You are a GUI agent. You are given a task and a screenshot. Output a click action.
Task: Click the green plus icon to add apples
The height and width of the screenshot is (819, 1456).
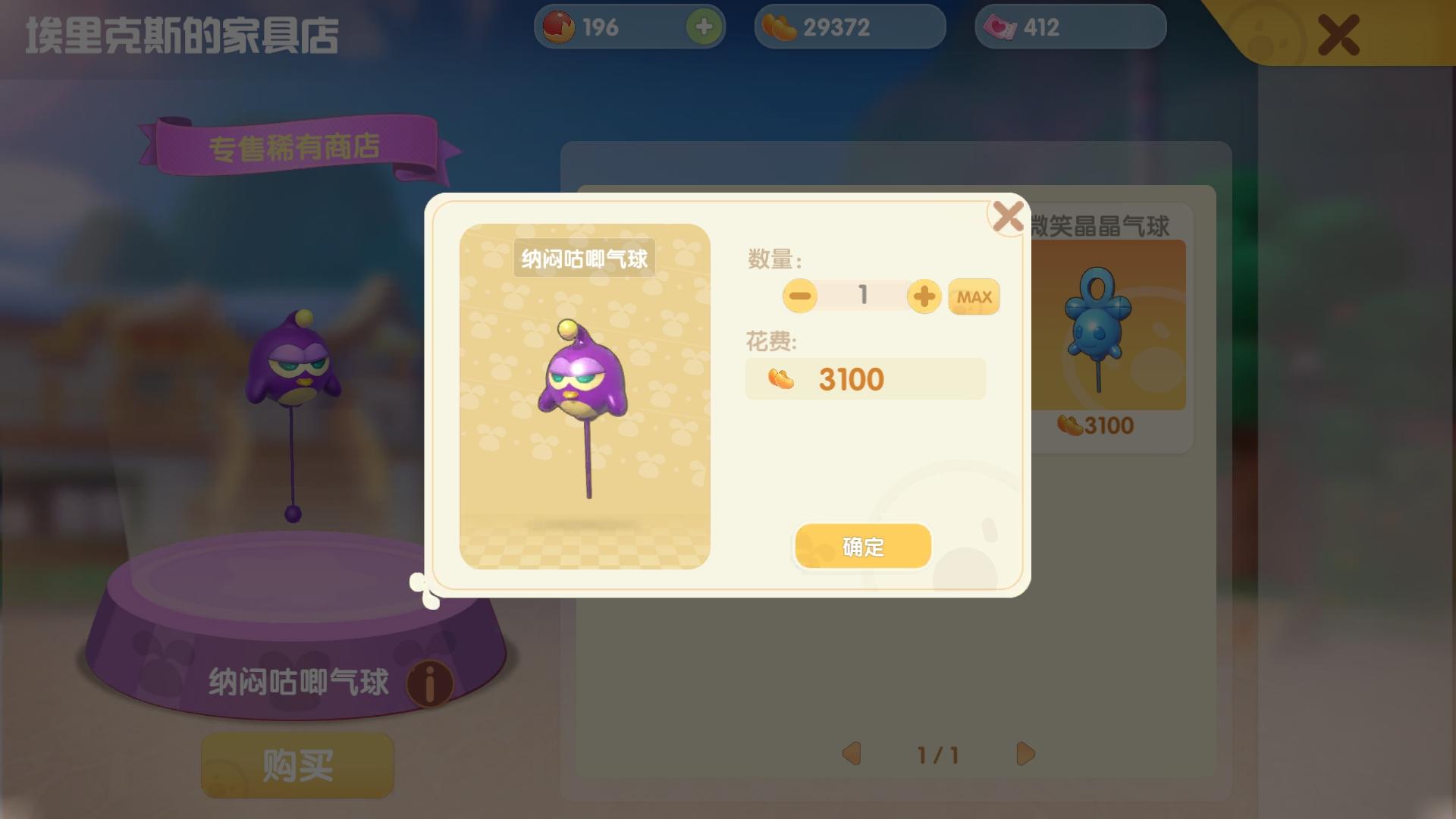click(x=703, y=27)
